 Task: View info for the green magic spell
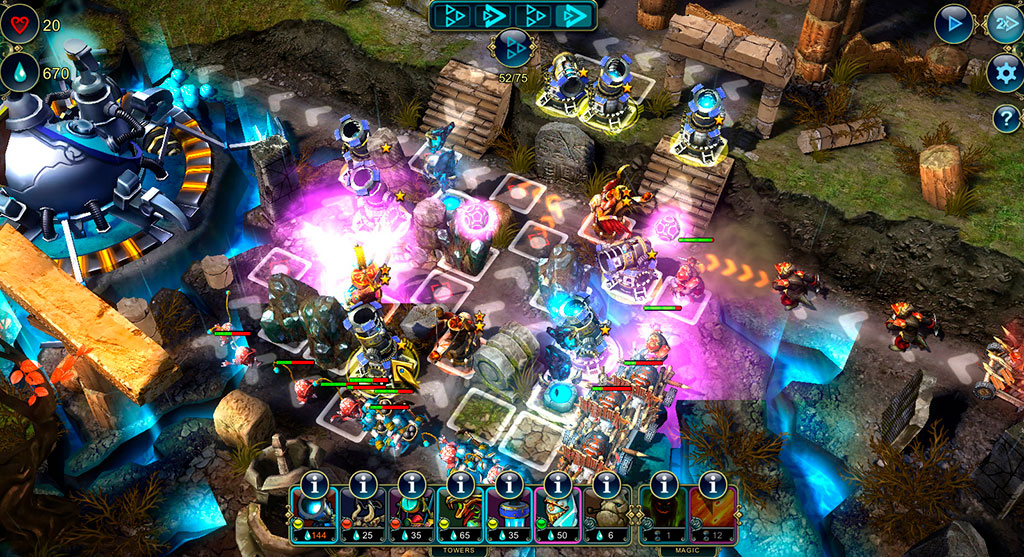point(664,484)
